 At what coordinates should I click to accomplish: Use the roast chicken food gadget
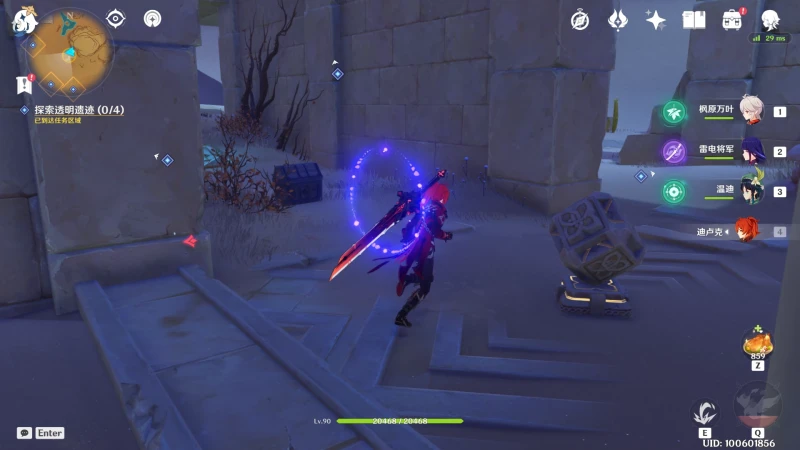[x=757, y=344]
